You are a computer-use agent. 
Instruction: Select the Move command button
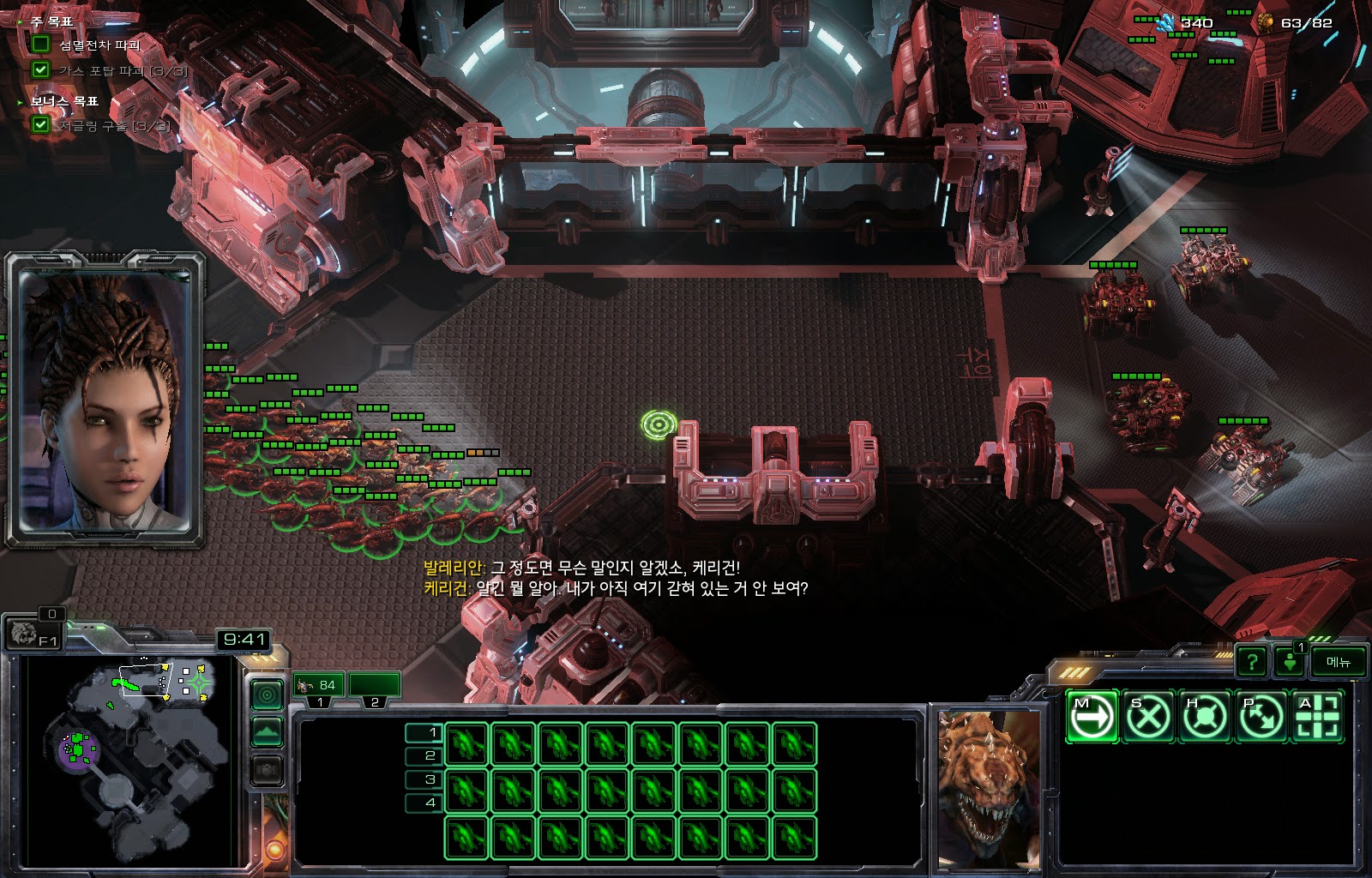point(1092,716)
